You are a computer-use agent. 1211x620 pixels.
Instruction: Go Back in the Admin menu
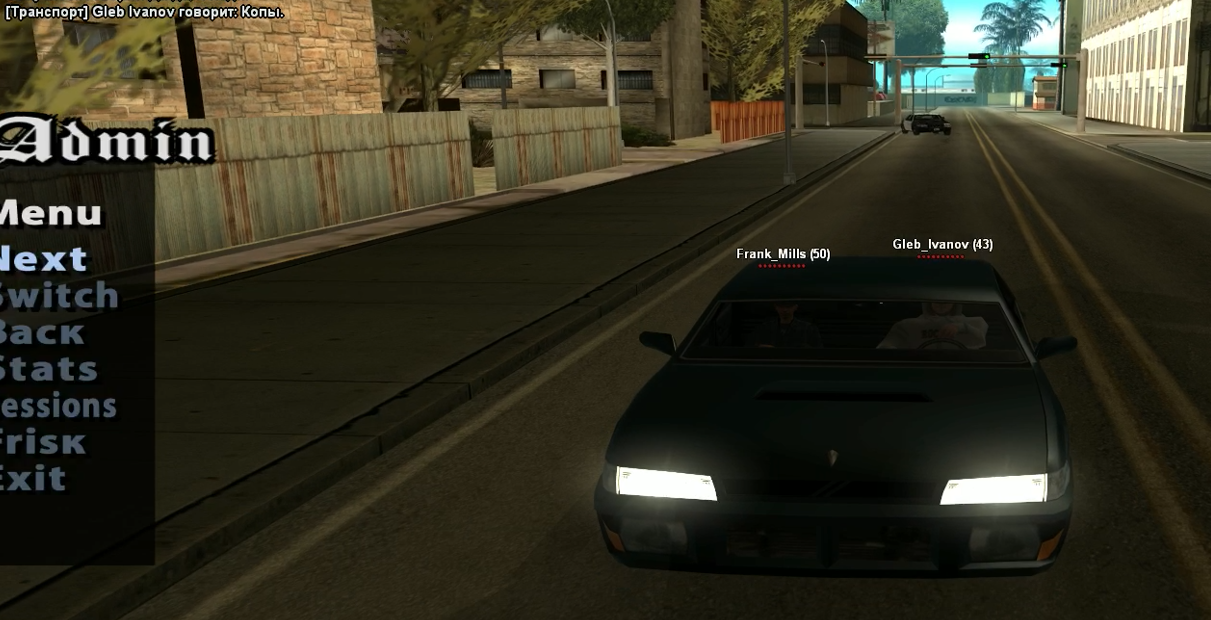click(x=42, y=333)
